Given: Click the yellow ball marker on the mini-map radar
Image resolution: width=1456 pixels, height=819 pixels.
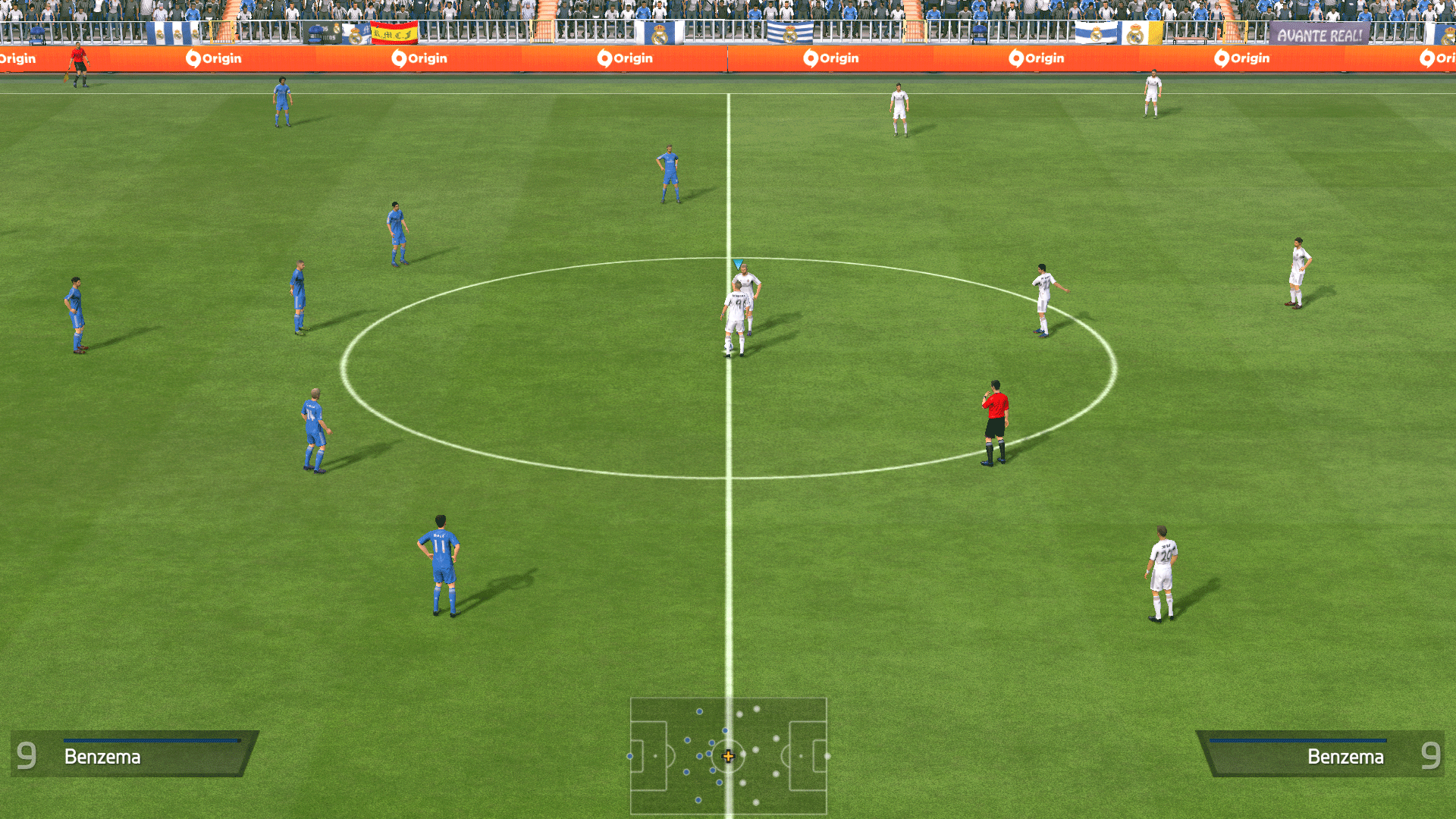Looking at the screenshot, I should coord(728,756).
